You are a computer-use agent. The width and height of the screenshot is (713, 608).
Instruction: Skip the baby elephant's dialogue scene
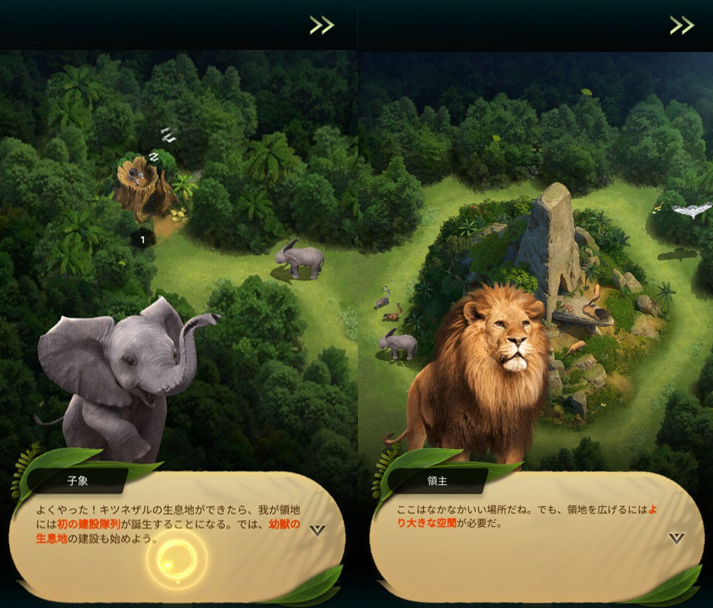click(321, 25)
